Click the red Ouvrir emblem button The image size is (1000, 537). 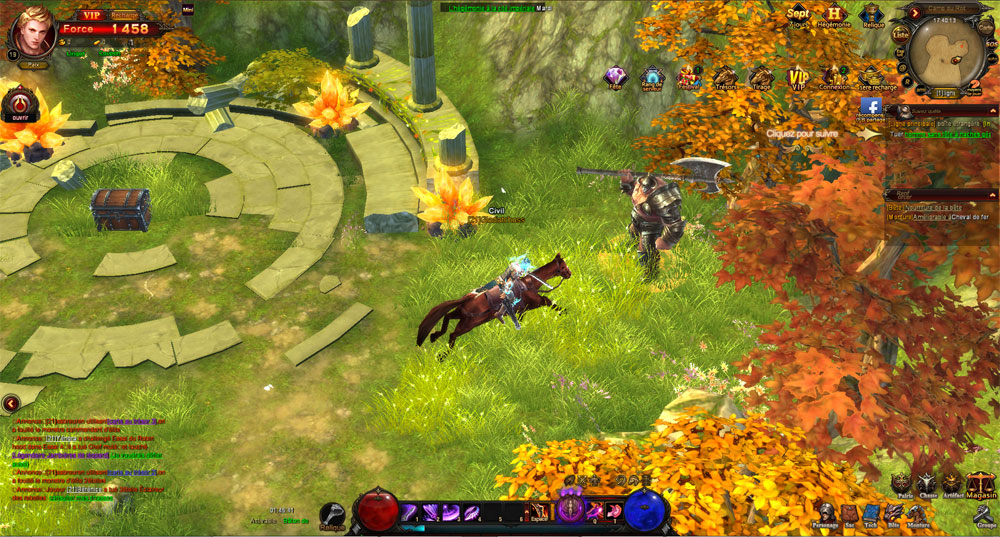point(19,103)
